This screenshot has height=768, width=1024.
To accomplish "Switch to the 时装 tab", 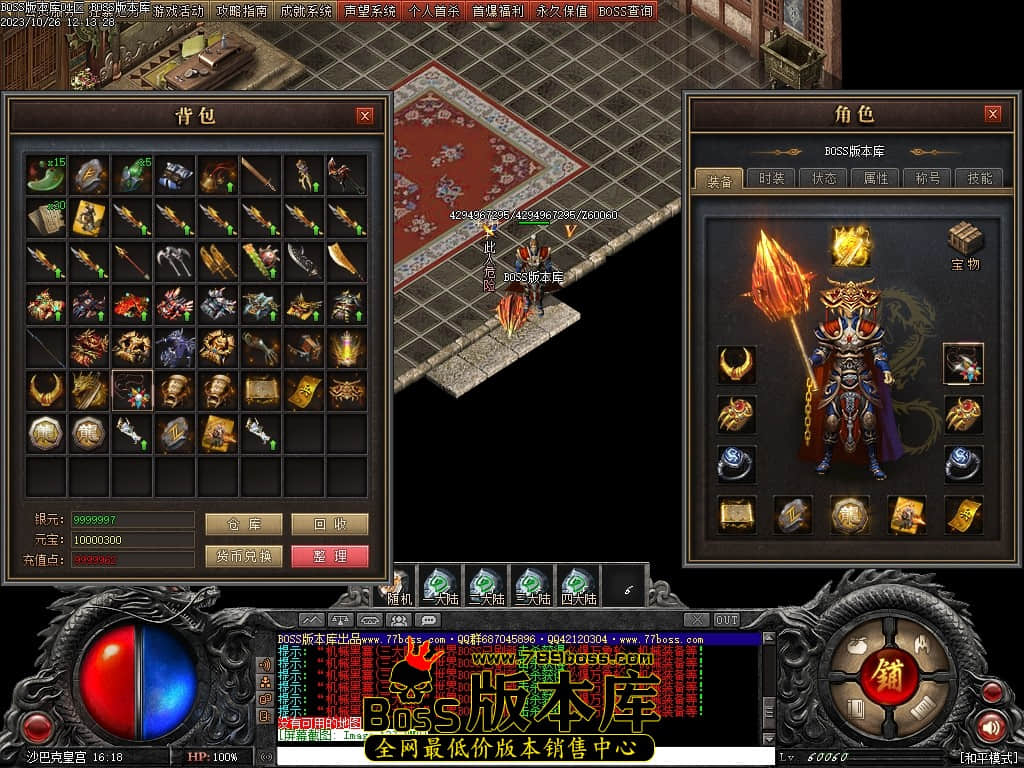I will pos(771,178).
